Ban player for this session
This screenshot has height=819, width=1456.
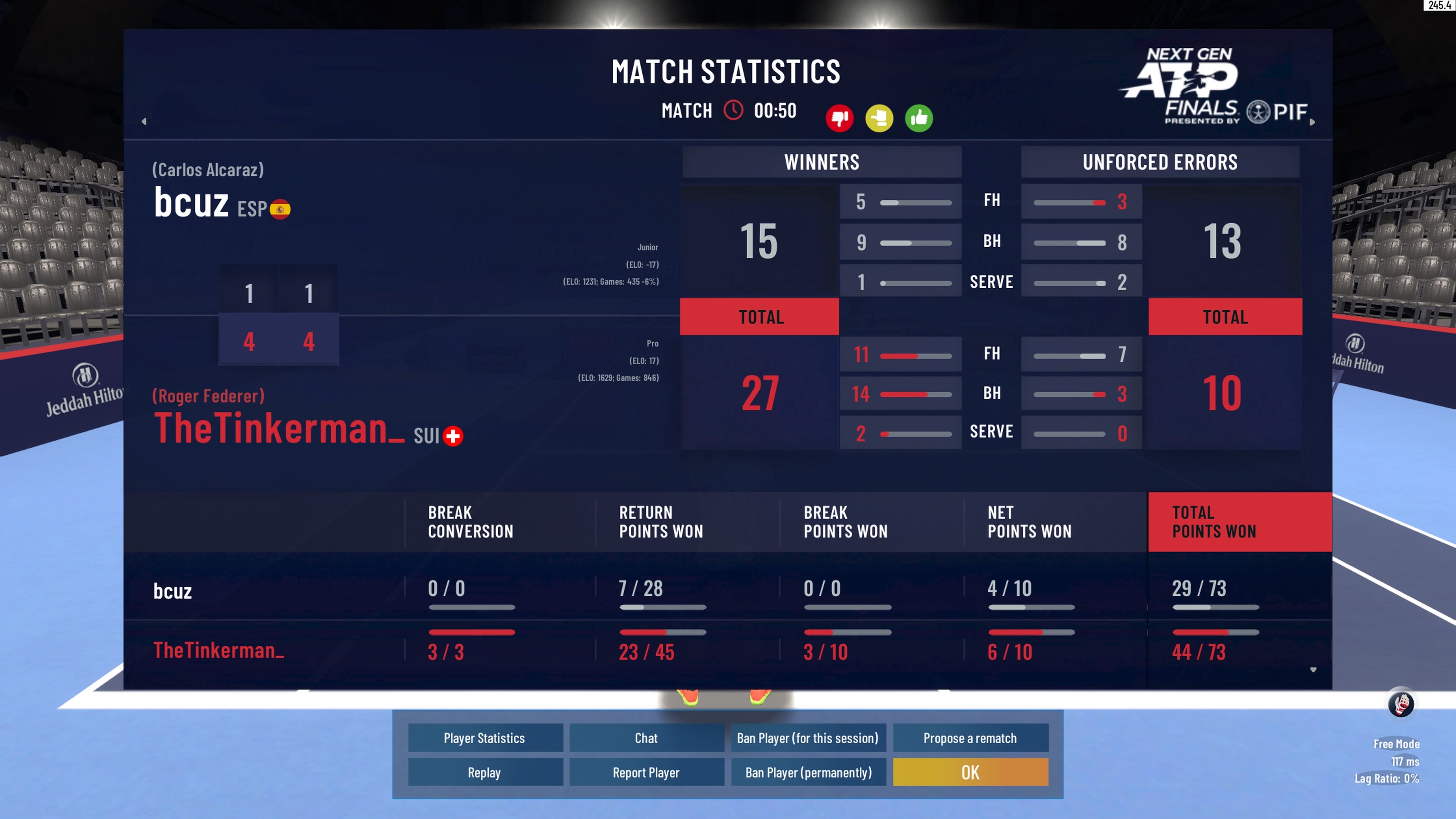[x=808, y=737]
